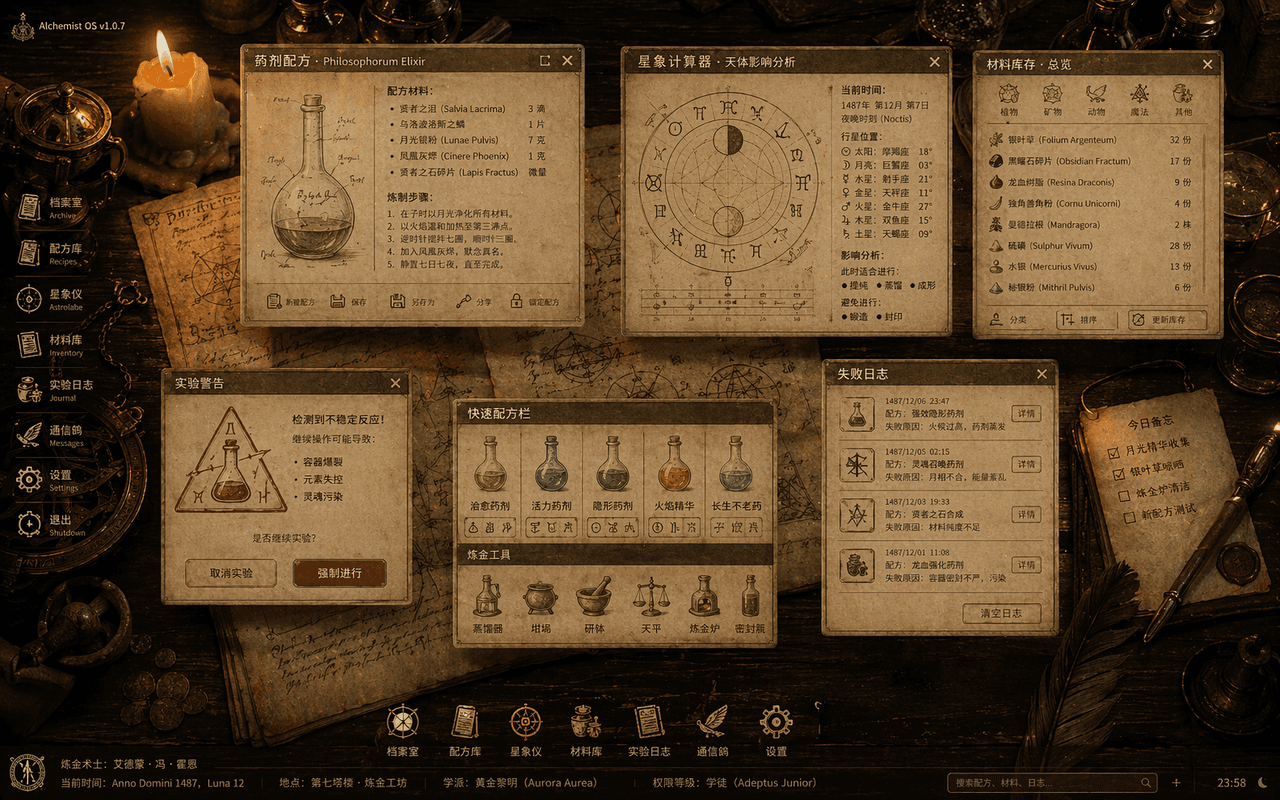The width and height of the screenshot is (1280, 800).
Task: Choose the 坩埚 cauldron tool
Action: 539,603
